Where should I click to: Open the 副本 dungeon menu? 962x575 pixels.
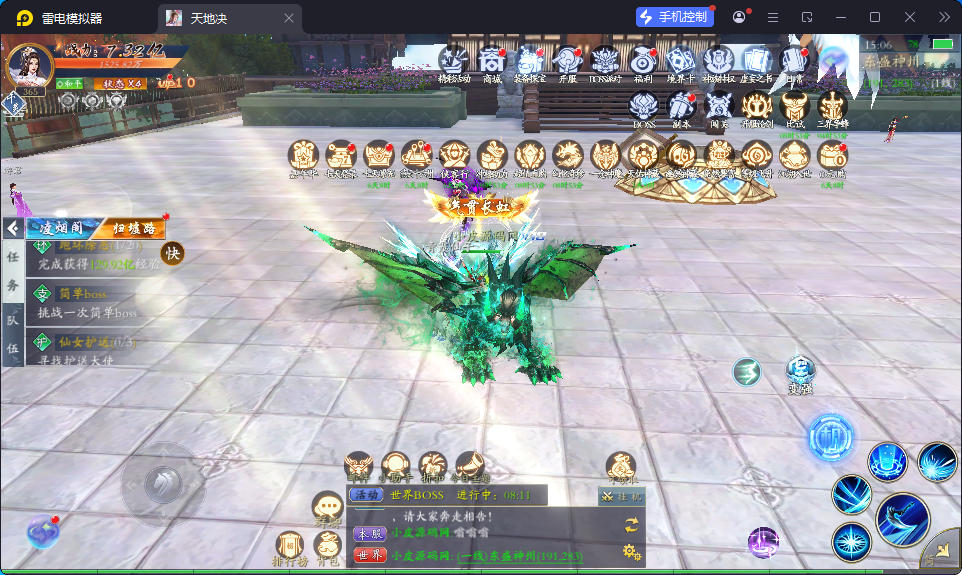[x=681, y=107]
